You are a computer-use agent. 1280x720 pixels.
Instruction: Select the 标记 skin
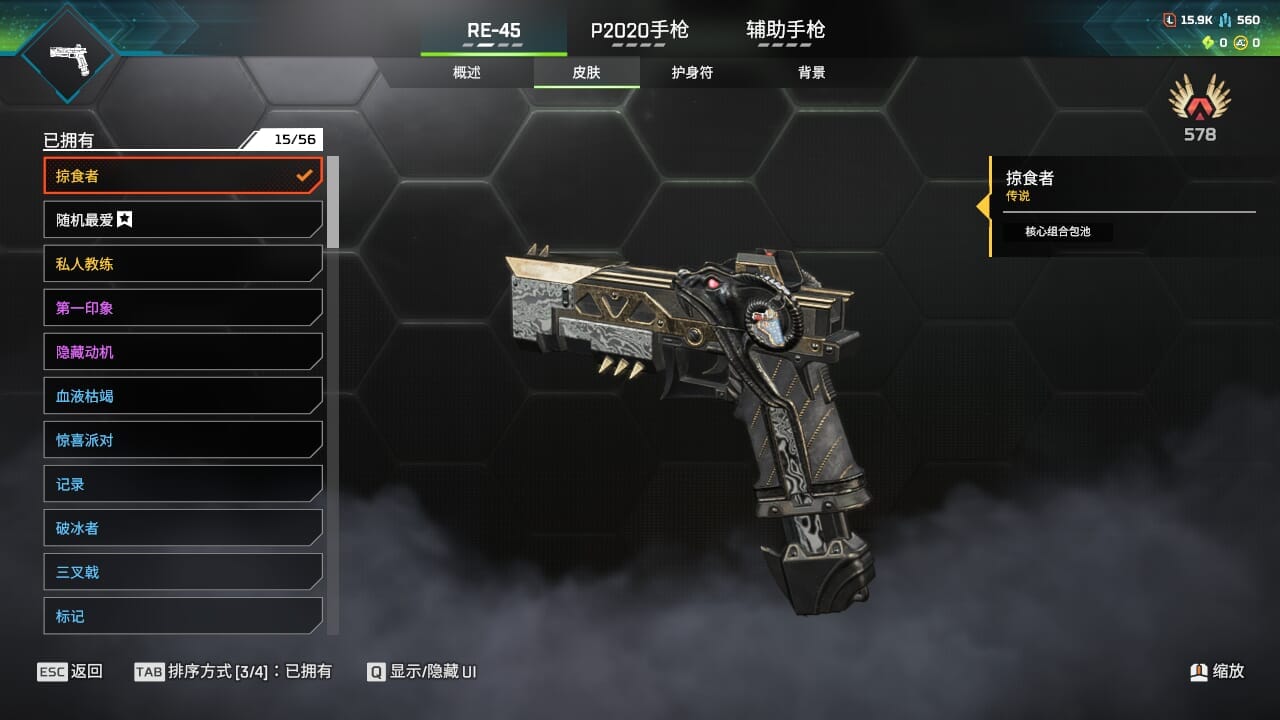click(183, 616)
